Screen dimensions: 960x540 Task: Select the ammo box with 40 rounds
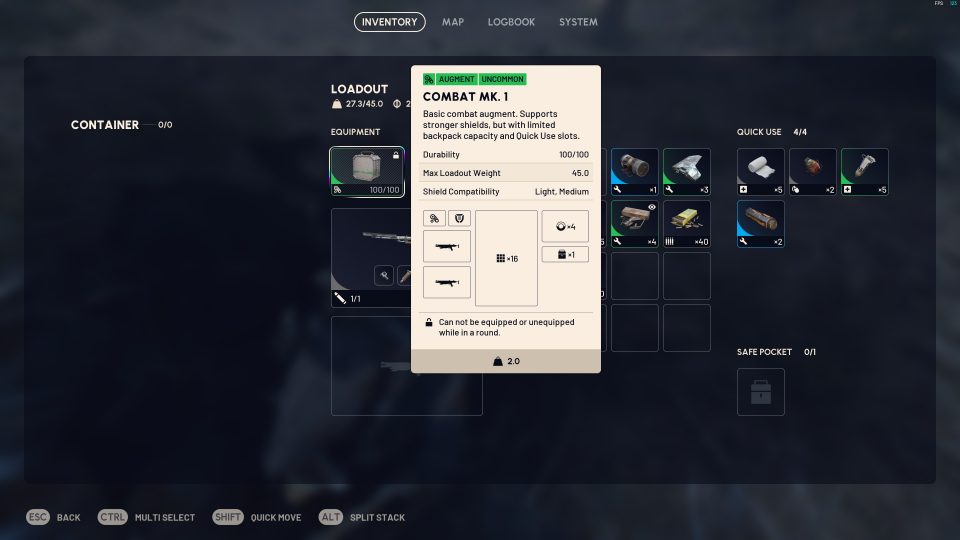[x=687, y=224]
